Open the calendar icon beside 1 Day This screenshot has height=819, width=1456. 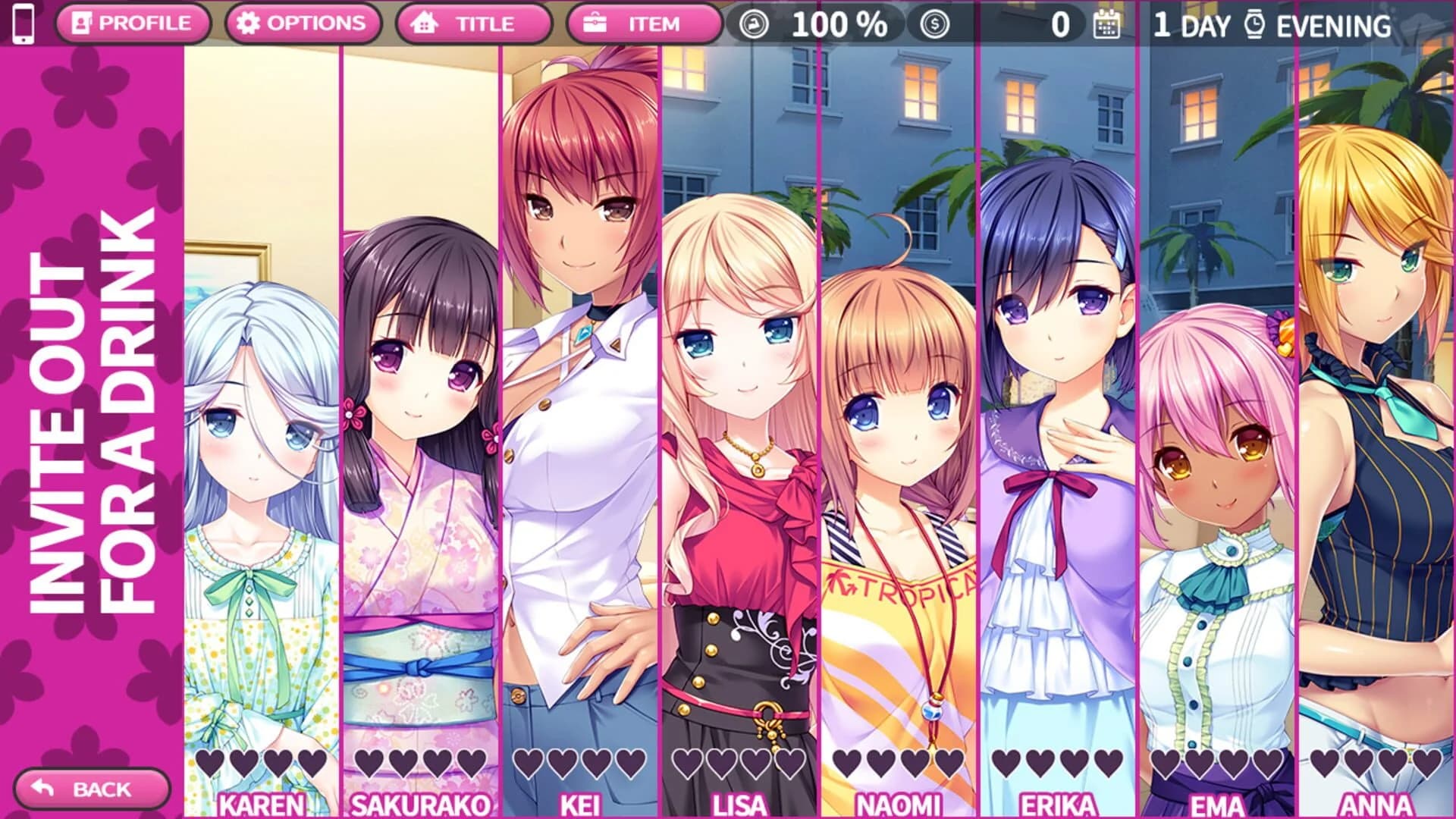pos(1106,24)
